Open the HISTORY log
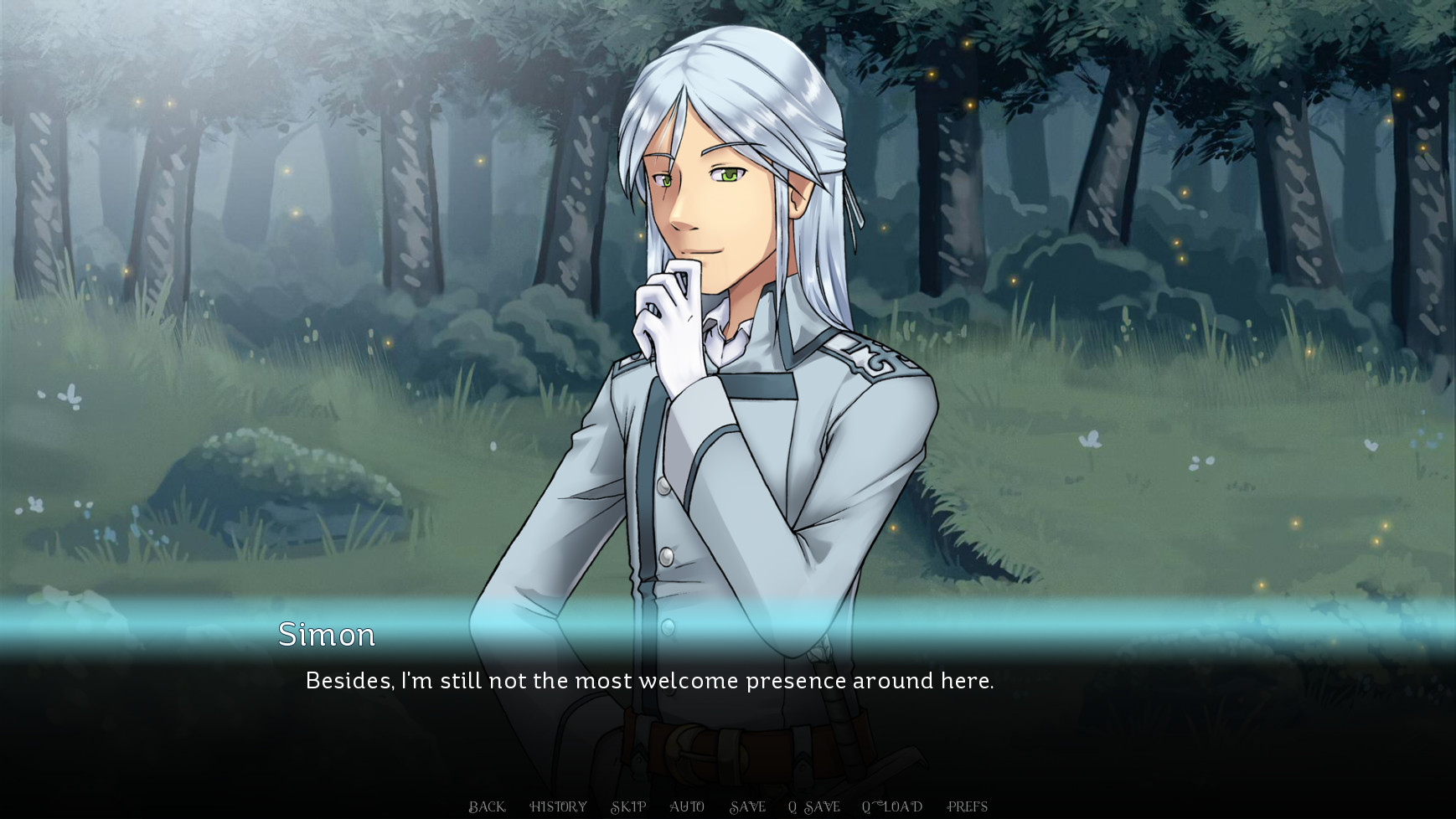Image resolution: width=1456 pixels, height=819 pixels. pyautogui.click(x=557, y=806)
